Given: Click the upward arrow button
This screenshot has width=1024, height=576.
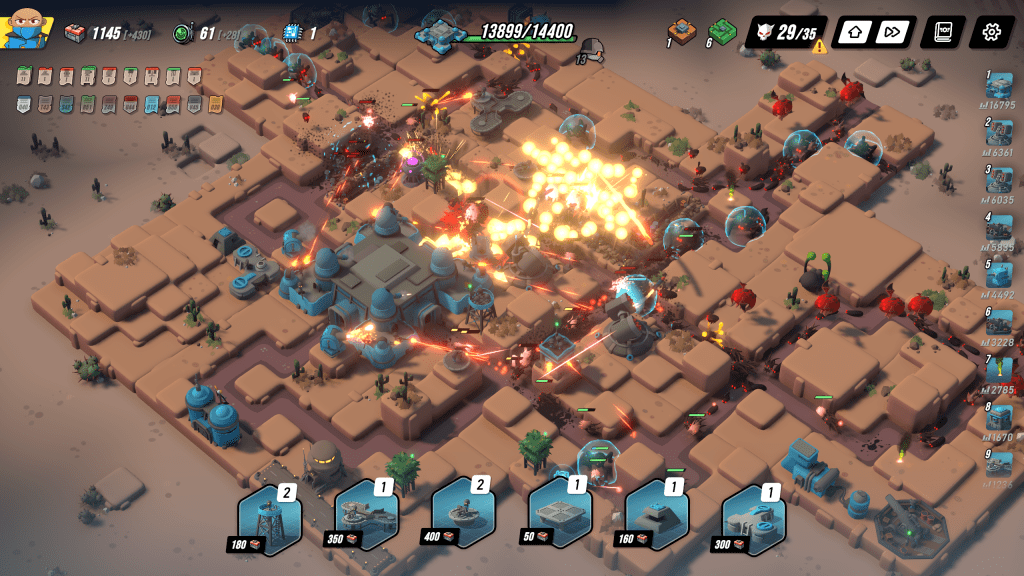Looking at the screenshot, I should (854, 32).
